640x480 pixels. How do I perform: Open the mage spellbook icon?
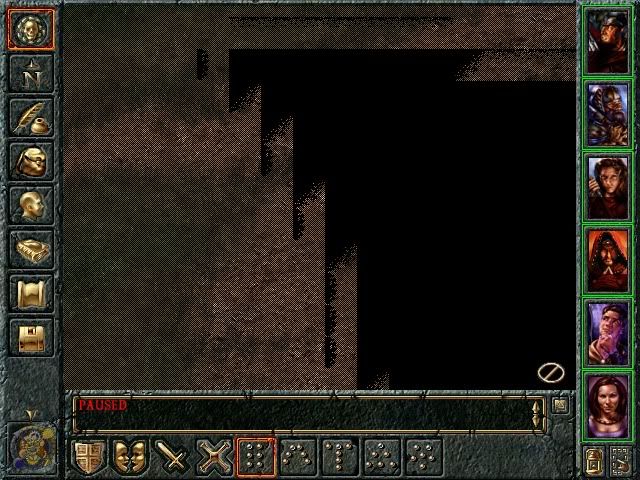(x=30, y=248)
